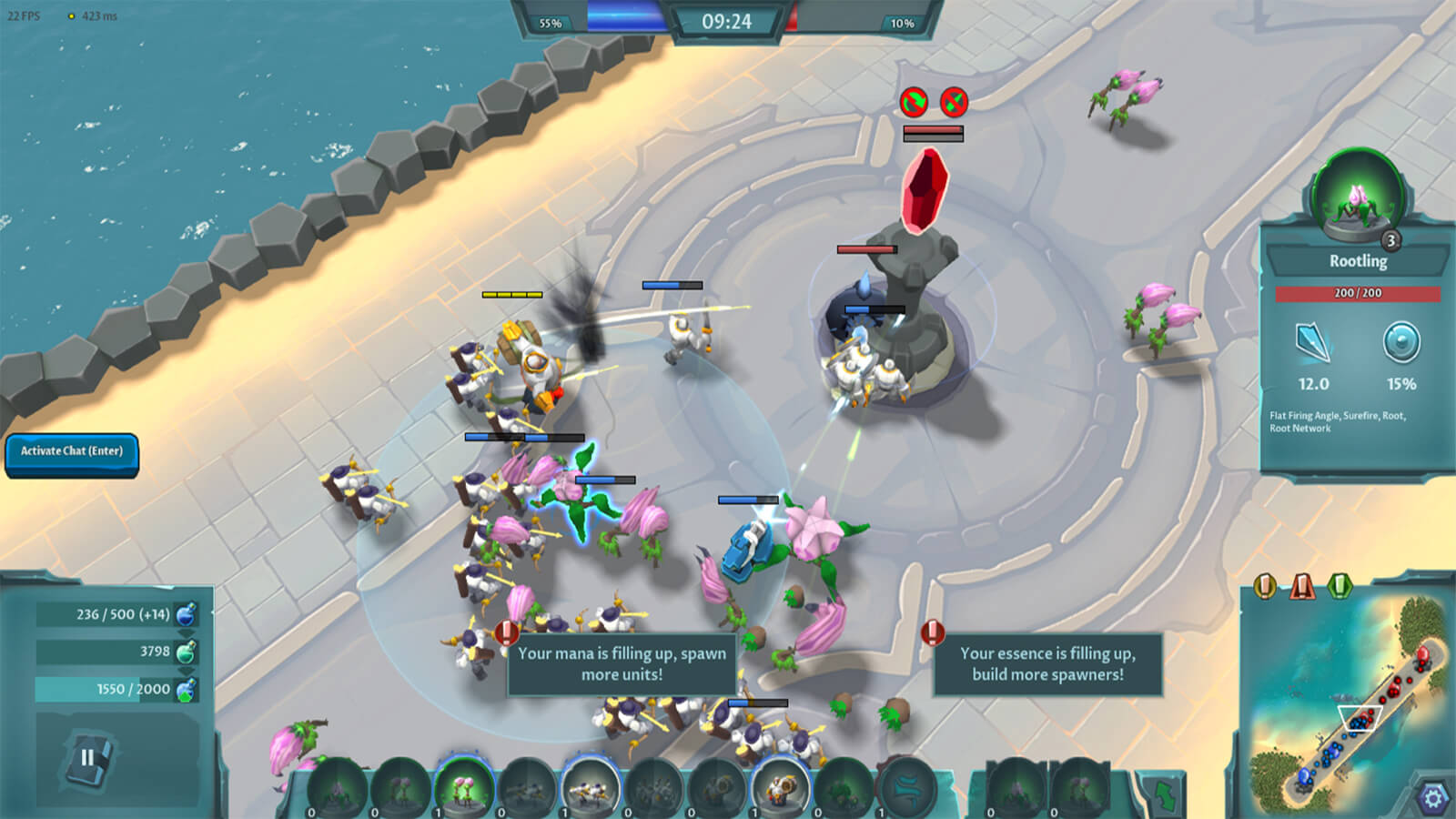Open settings with the gear icon
This screenshot has width=1456, height=819.
1432,798
